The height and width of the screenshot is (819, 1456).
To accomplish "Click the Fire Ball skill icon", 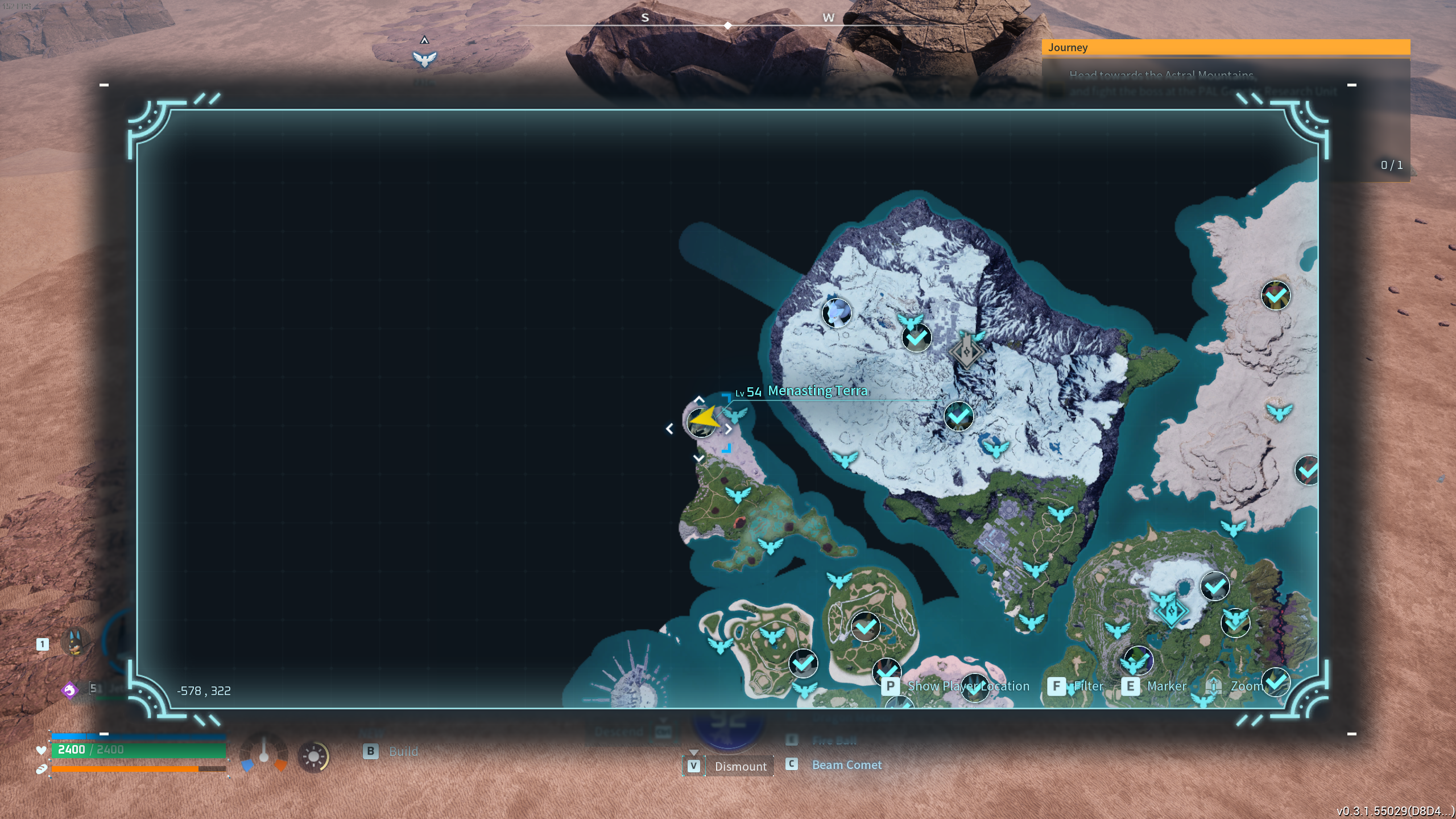I will tap(792, 740).
